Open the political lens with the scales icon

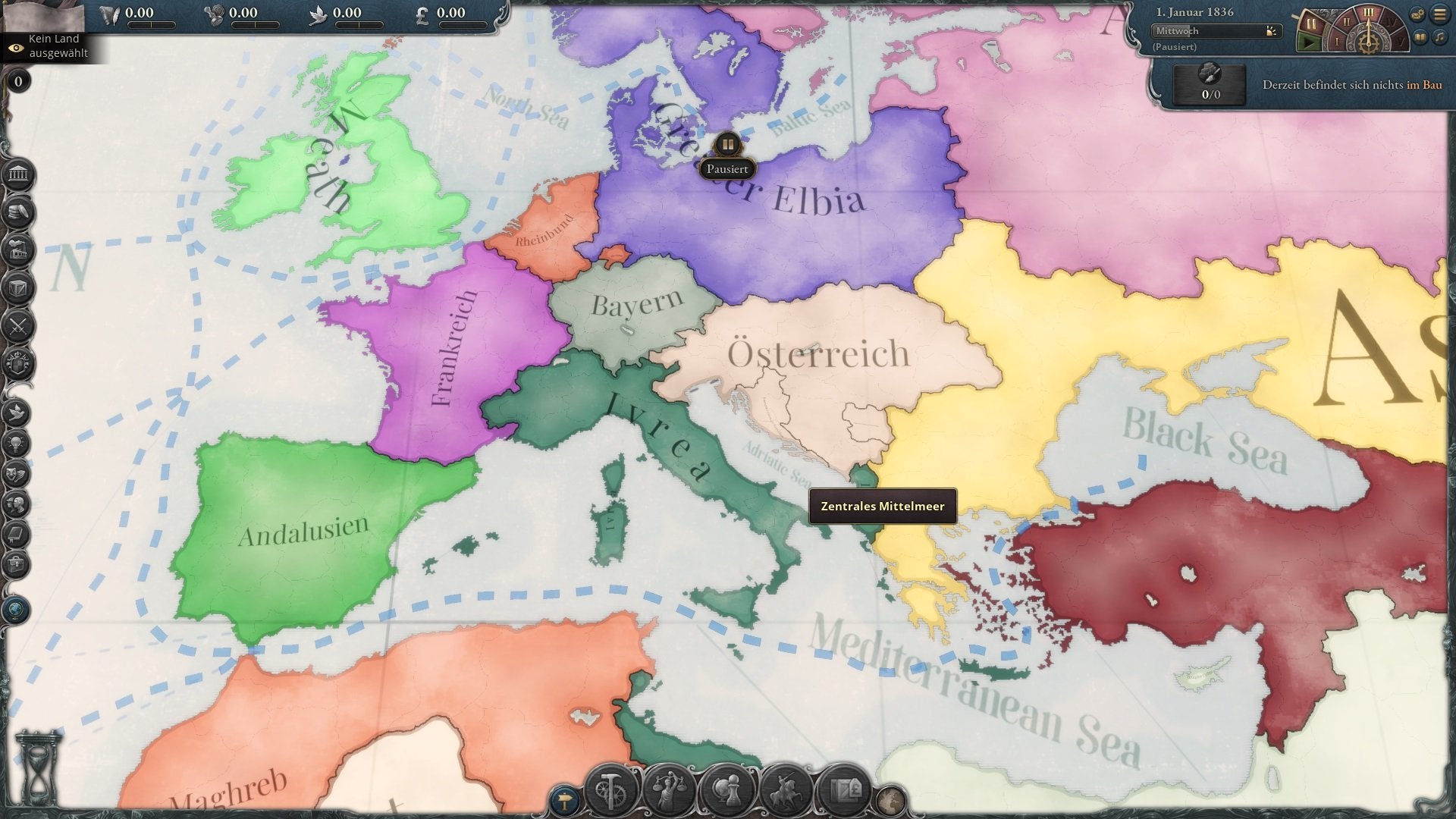[x=670, y=791]
